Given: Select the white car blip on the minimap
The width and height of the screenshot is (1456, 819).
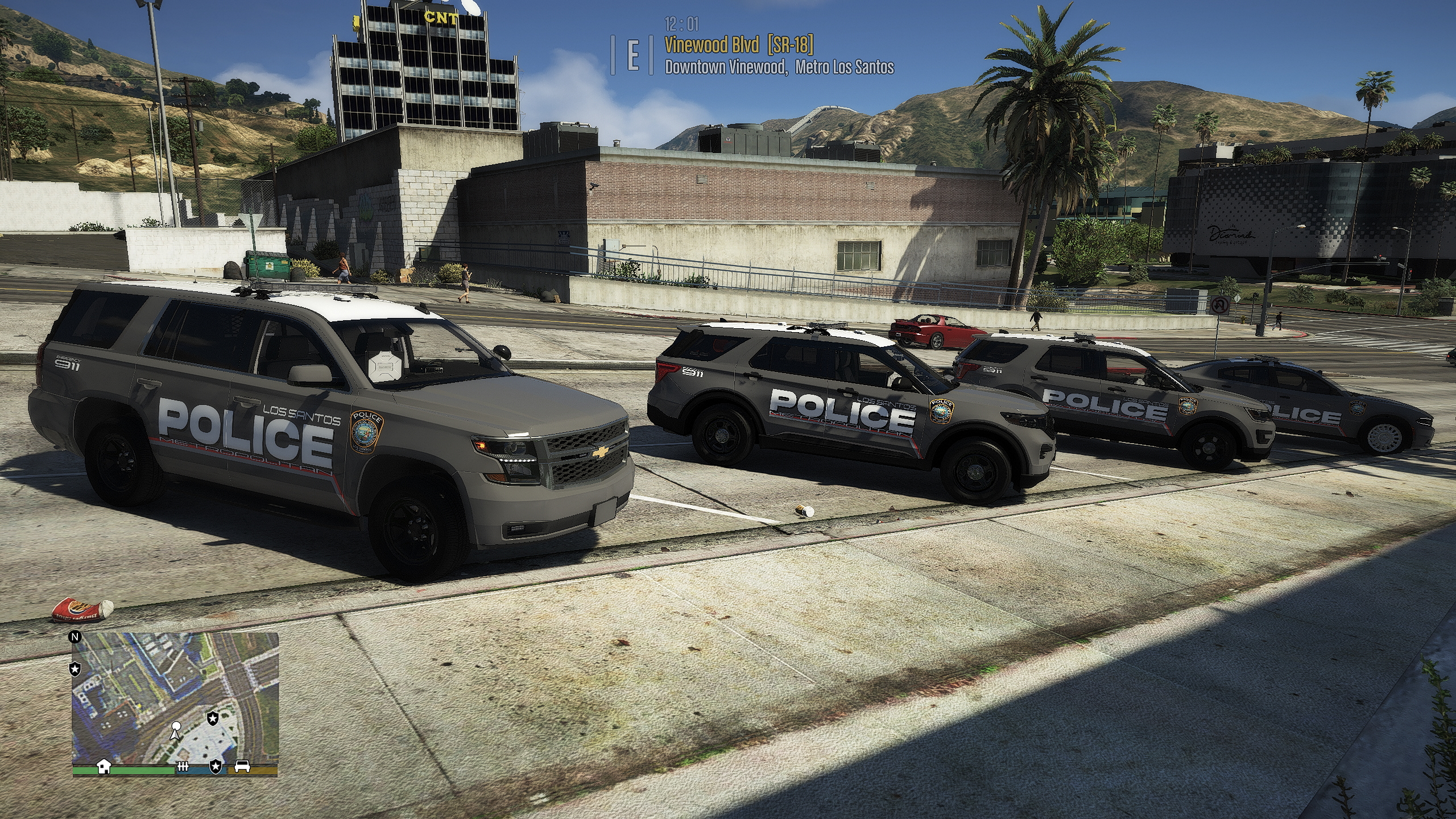Looking at the screenshot, I should tap(241, 767).
